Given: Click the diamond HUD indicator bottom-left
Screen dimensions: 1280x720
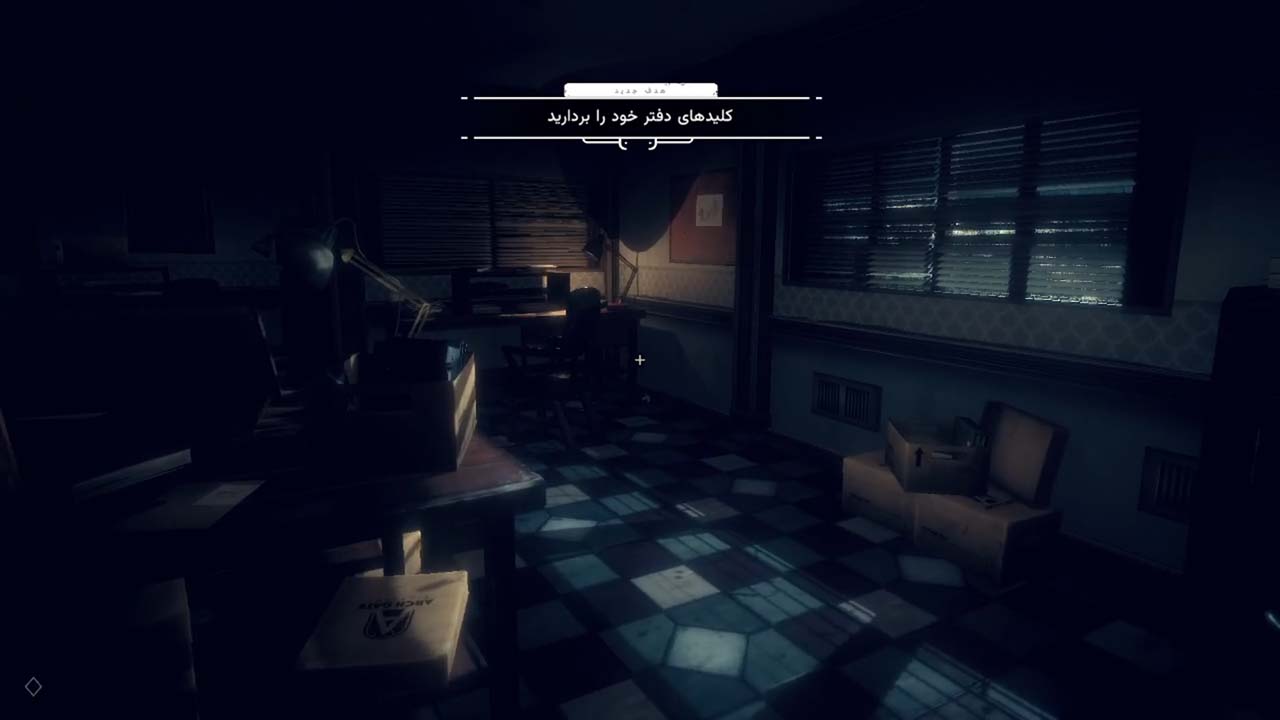Looking at the screenshot, I should [x=33, y=687].
